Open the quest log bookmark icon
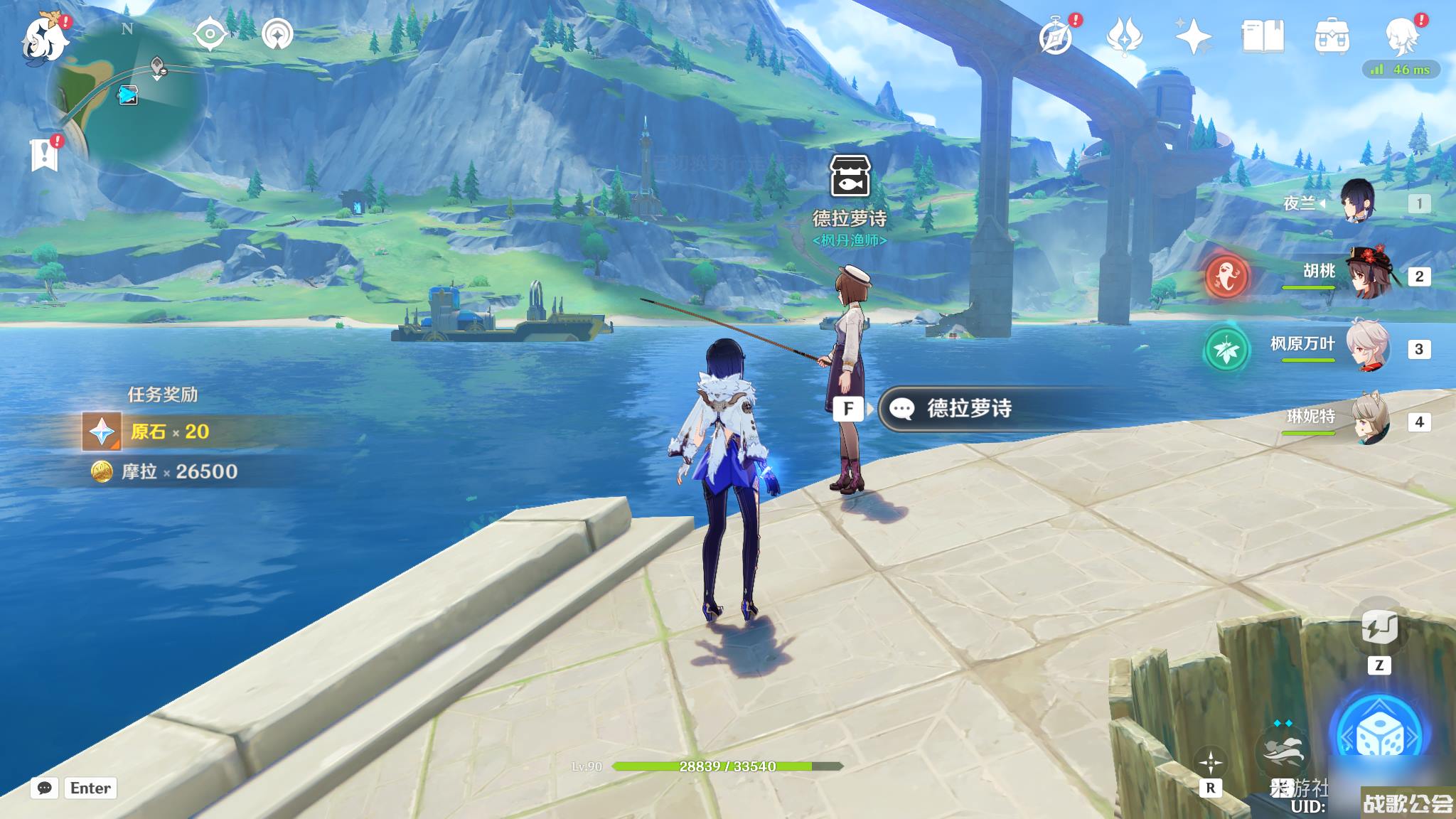The image size is (1456, 819). (45, 152)
